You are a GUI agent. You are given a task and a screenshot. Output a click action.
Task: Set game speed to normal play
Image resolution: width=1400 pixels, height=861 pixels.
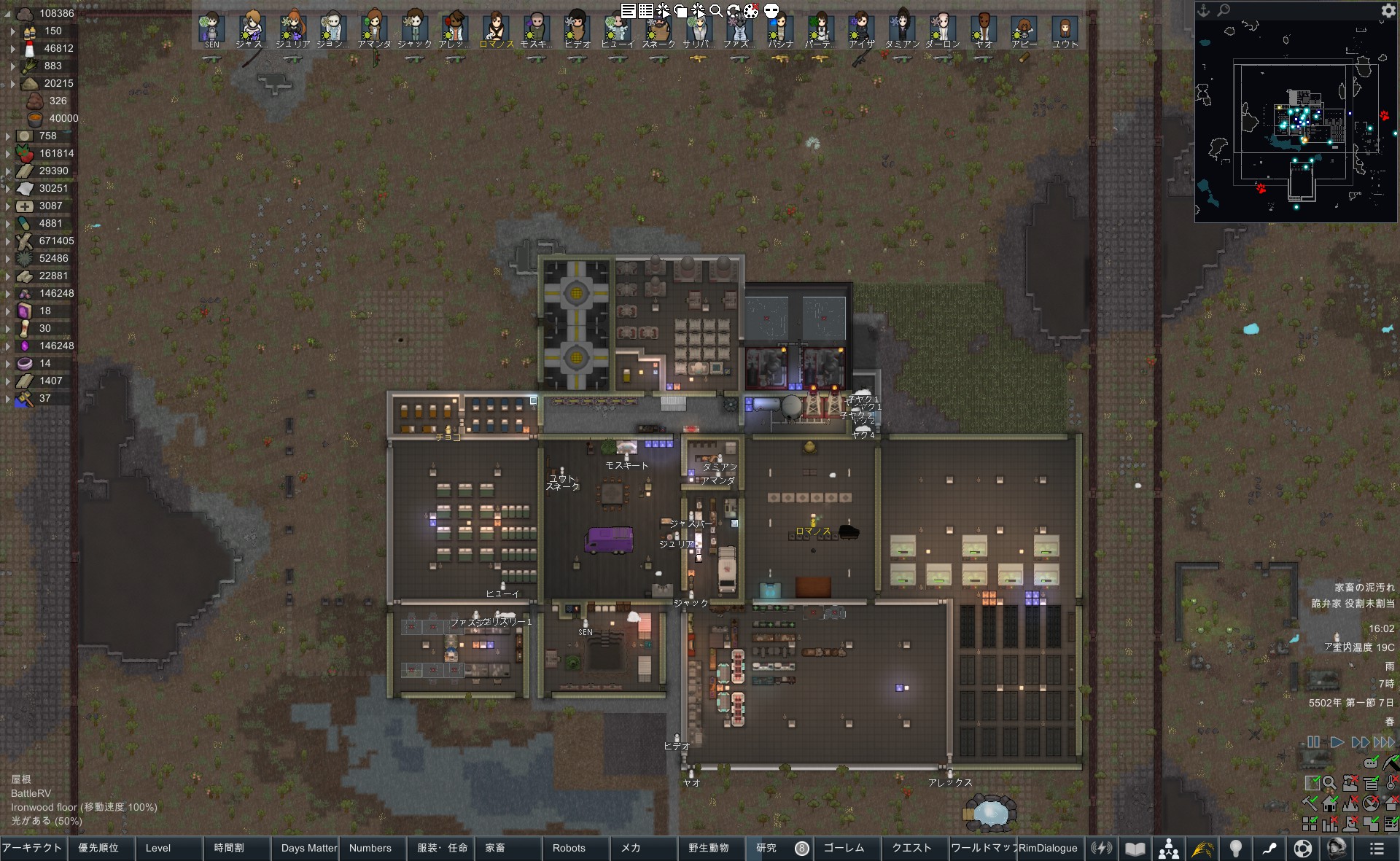(1337, 742)
